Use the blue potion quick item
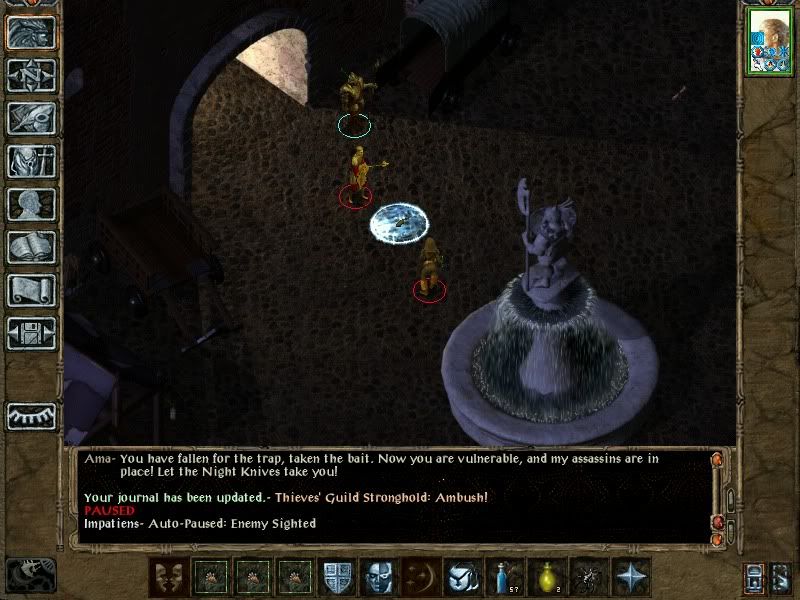The height and width of the screenshot is (600, 800). point(503,577)
